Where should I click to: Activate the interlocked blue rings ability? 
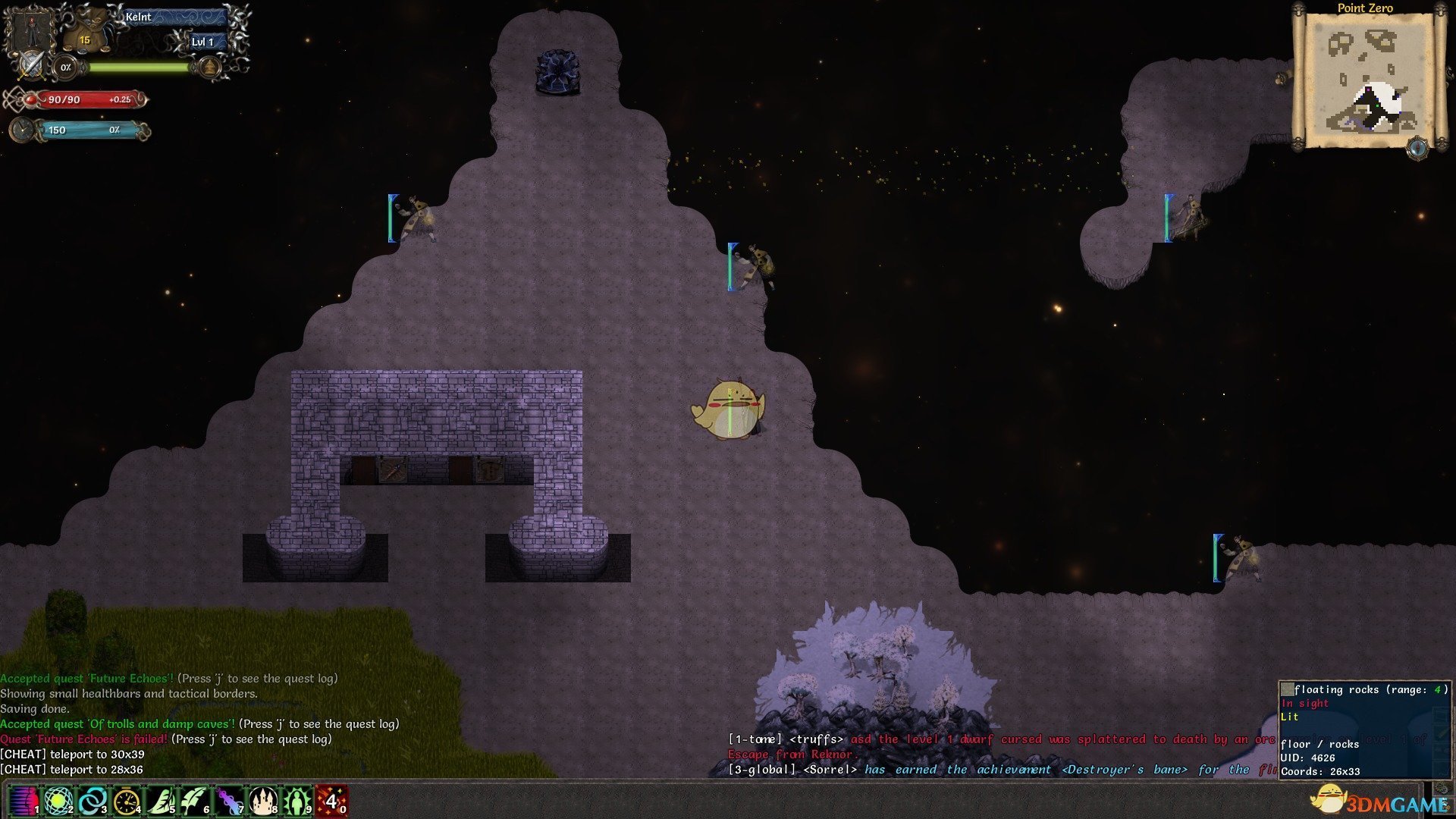coord(92,801)
